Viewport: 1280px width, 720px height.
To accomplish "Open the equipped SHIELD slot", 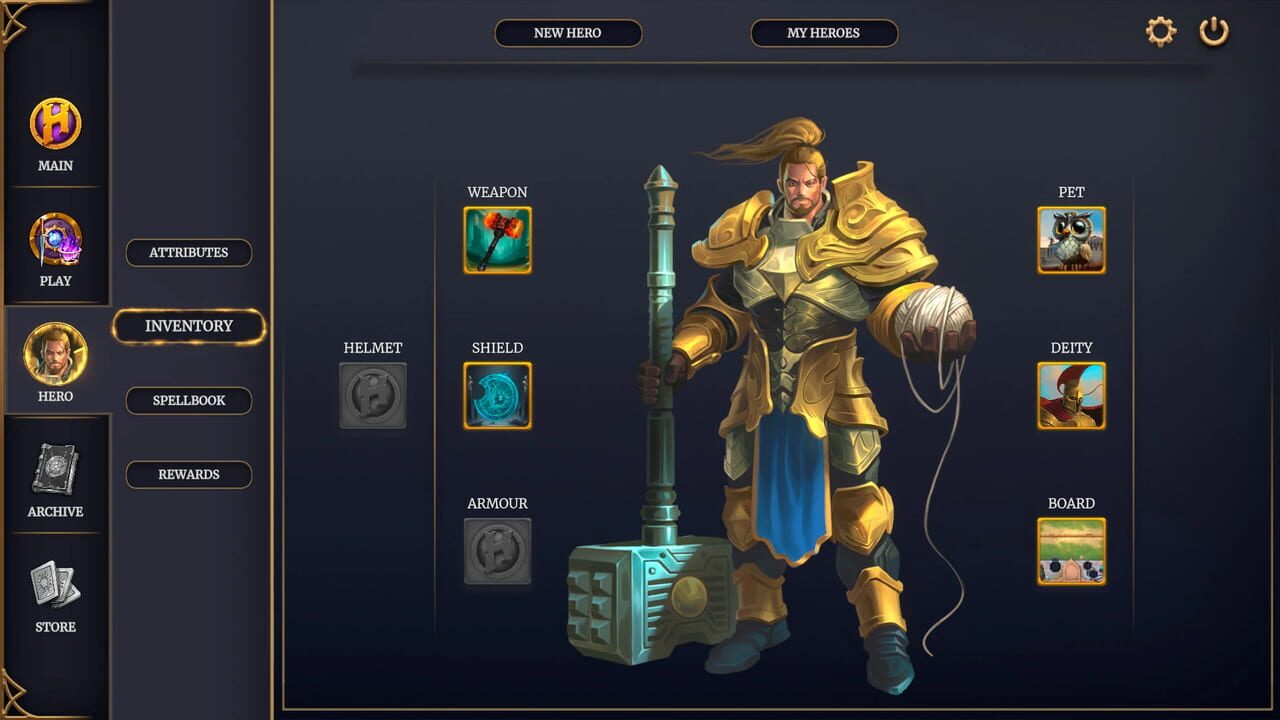I will pyautogui.click(x=497, y=395).
